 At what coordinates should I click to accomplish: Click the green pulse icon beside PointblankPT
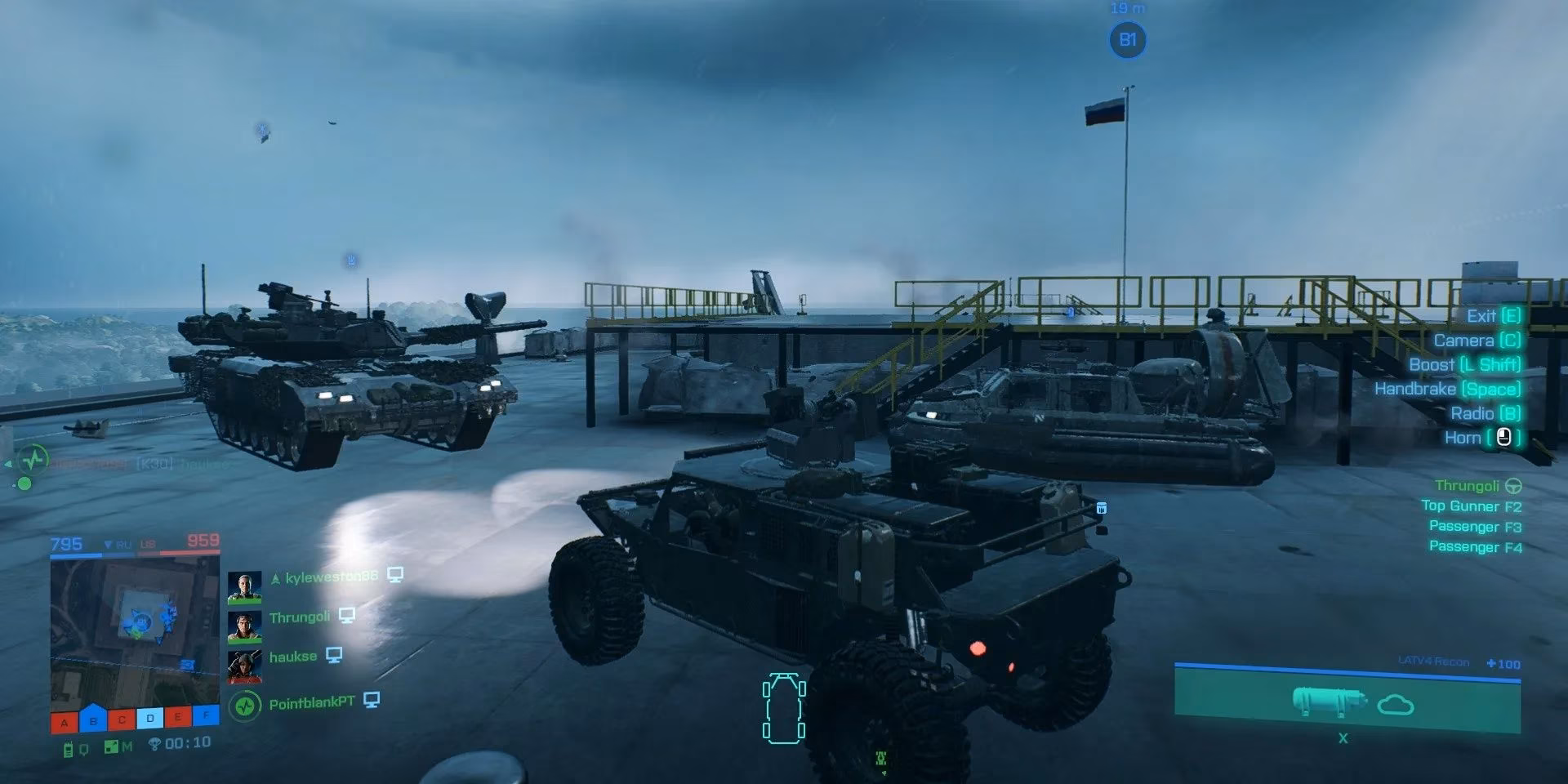247,705
